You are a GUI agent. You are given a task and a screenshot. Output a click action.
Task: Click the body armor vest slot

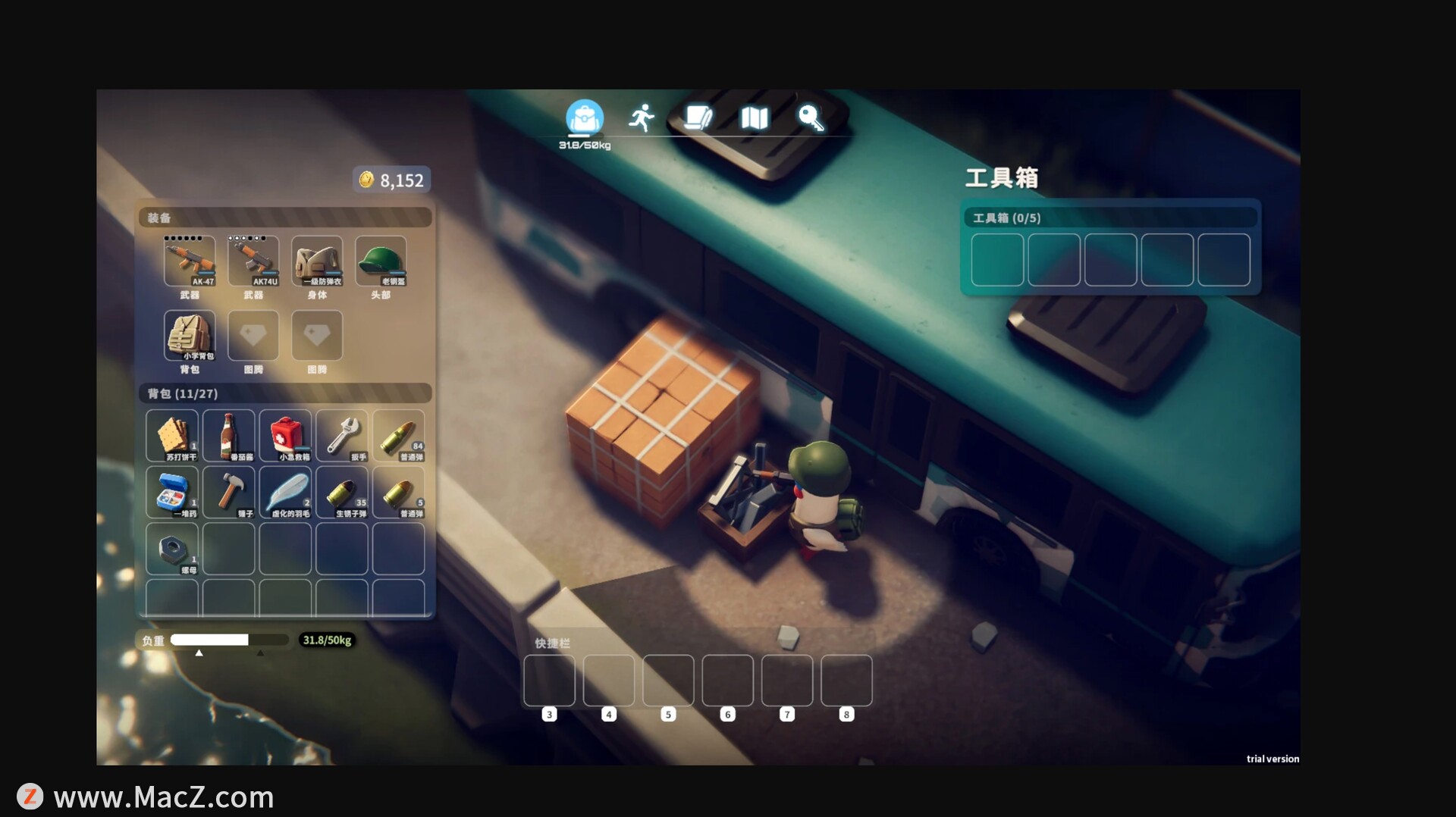click(317, 261)
